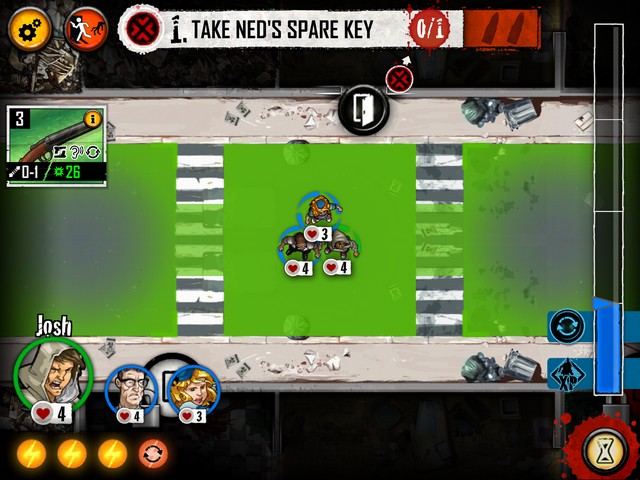Select the shotgun weapon card
The height and width of the screenshot is (480, 640).
(x=55, y=146)
